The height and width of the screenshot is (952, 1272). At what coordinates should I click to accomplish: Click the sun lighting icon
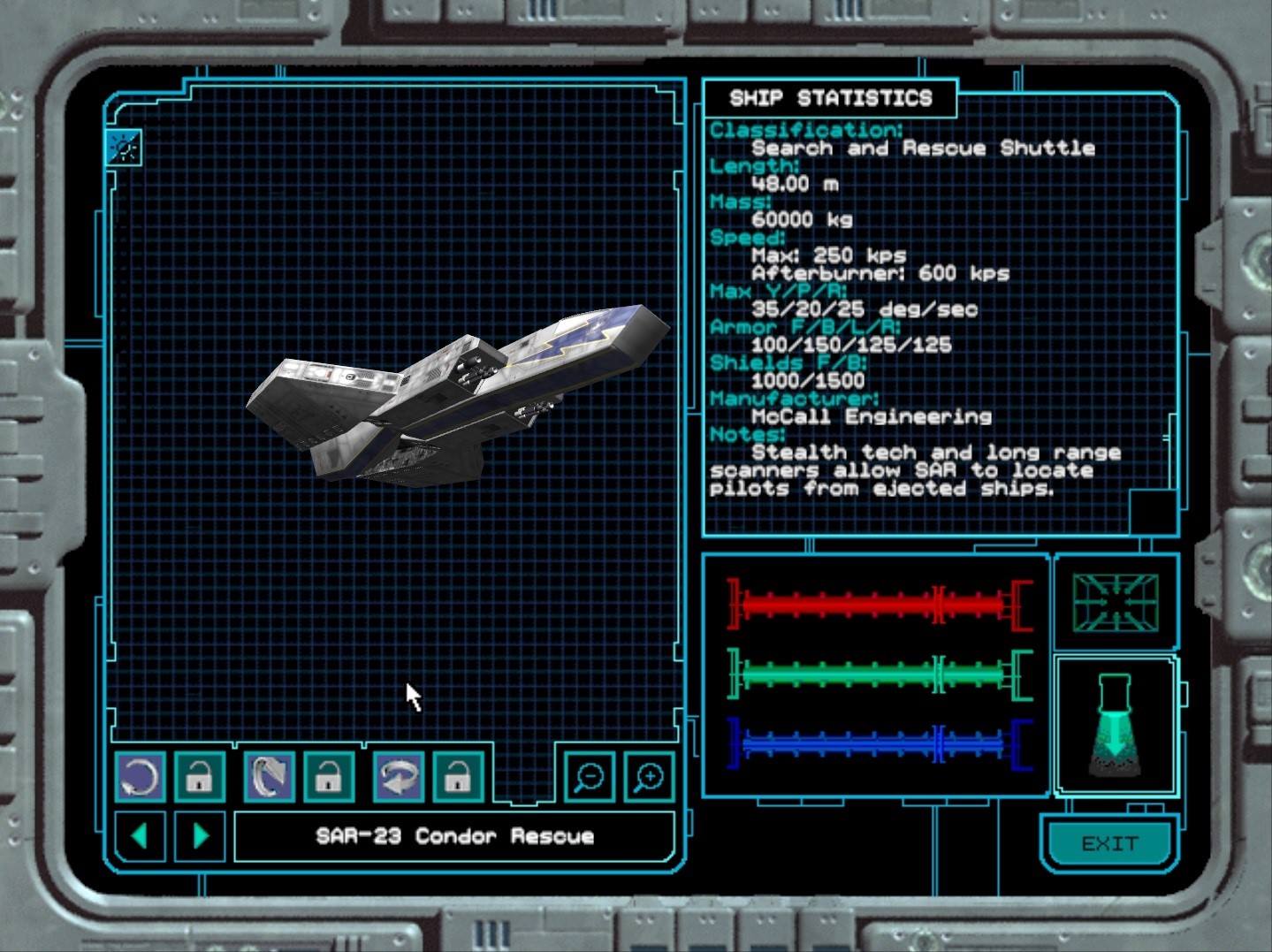coord(124,148)
